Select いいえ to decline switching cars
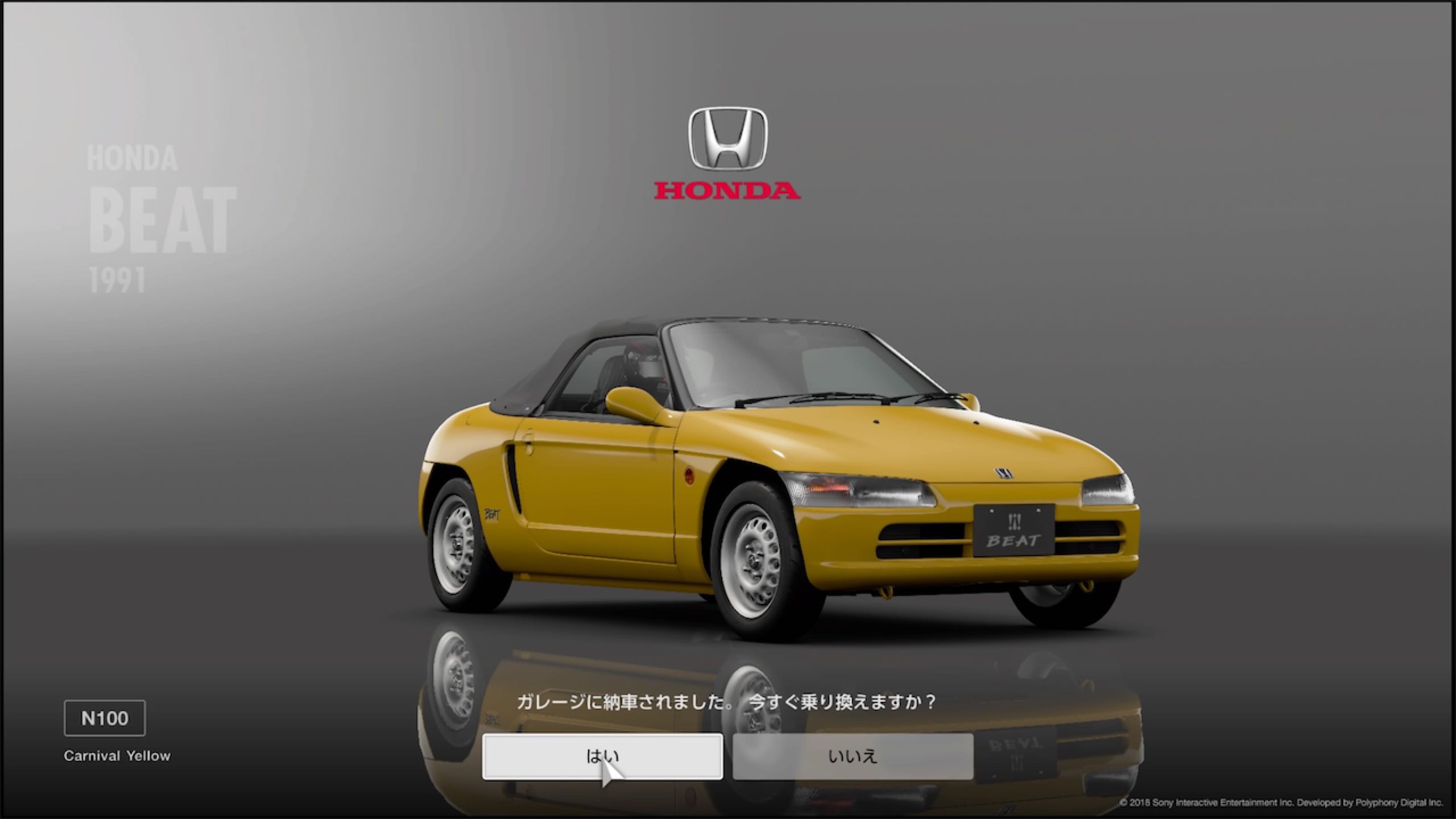This screenshot has height=819, width=1456. point(853,756)
